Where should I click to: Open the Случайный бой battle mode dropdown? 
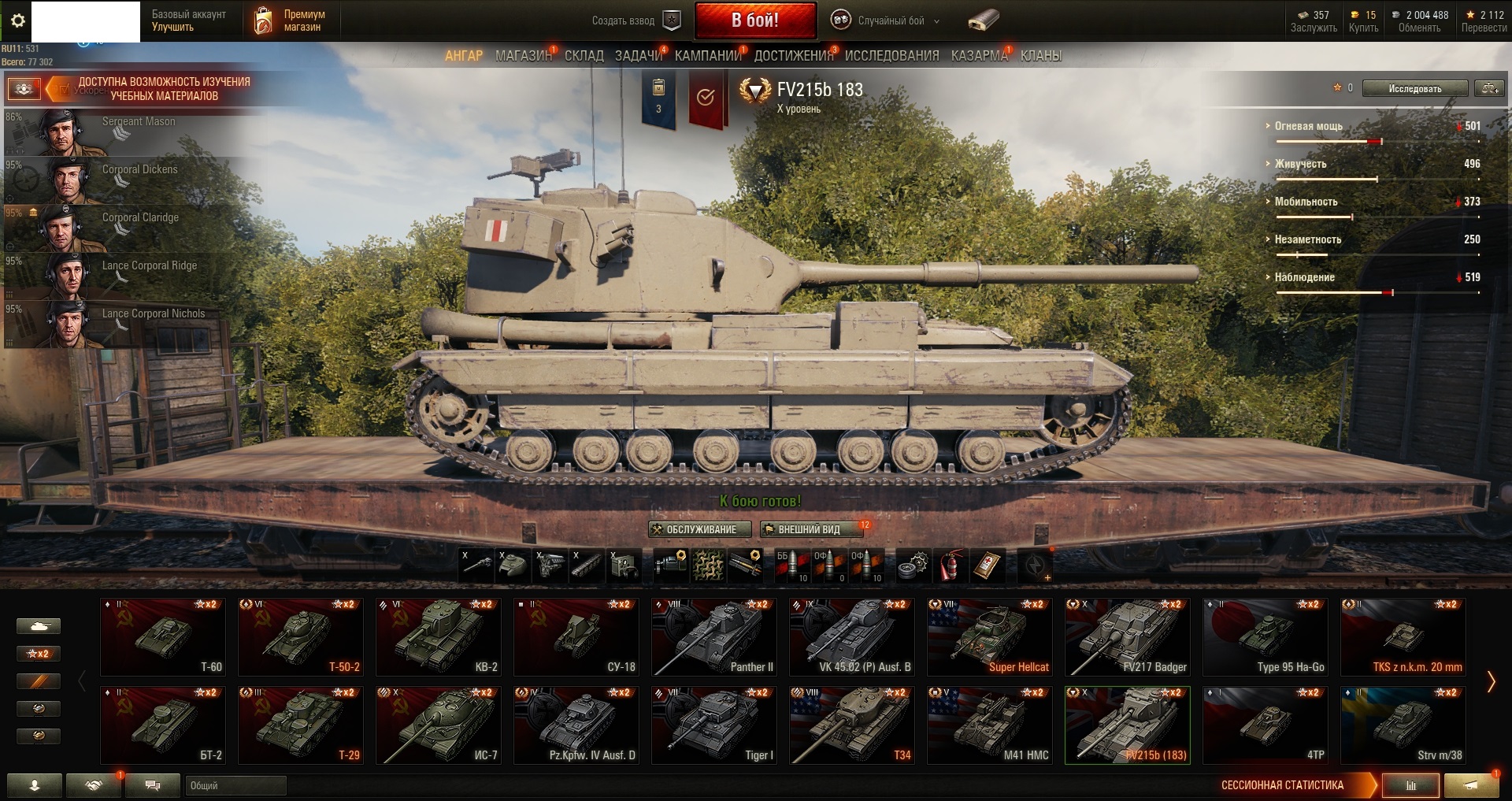coord(886,20)
